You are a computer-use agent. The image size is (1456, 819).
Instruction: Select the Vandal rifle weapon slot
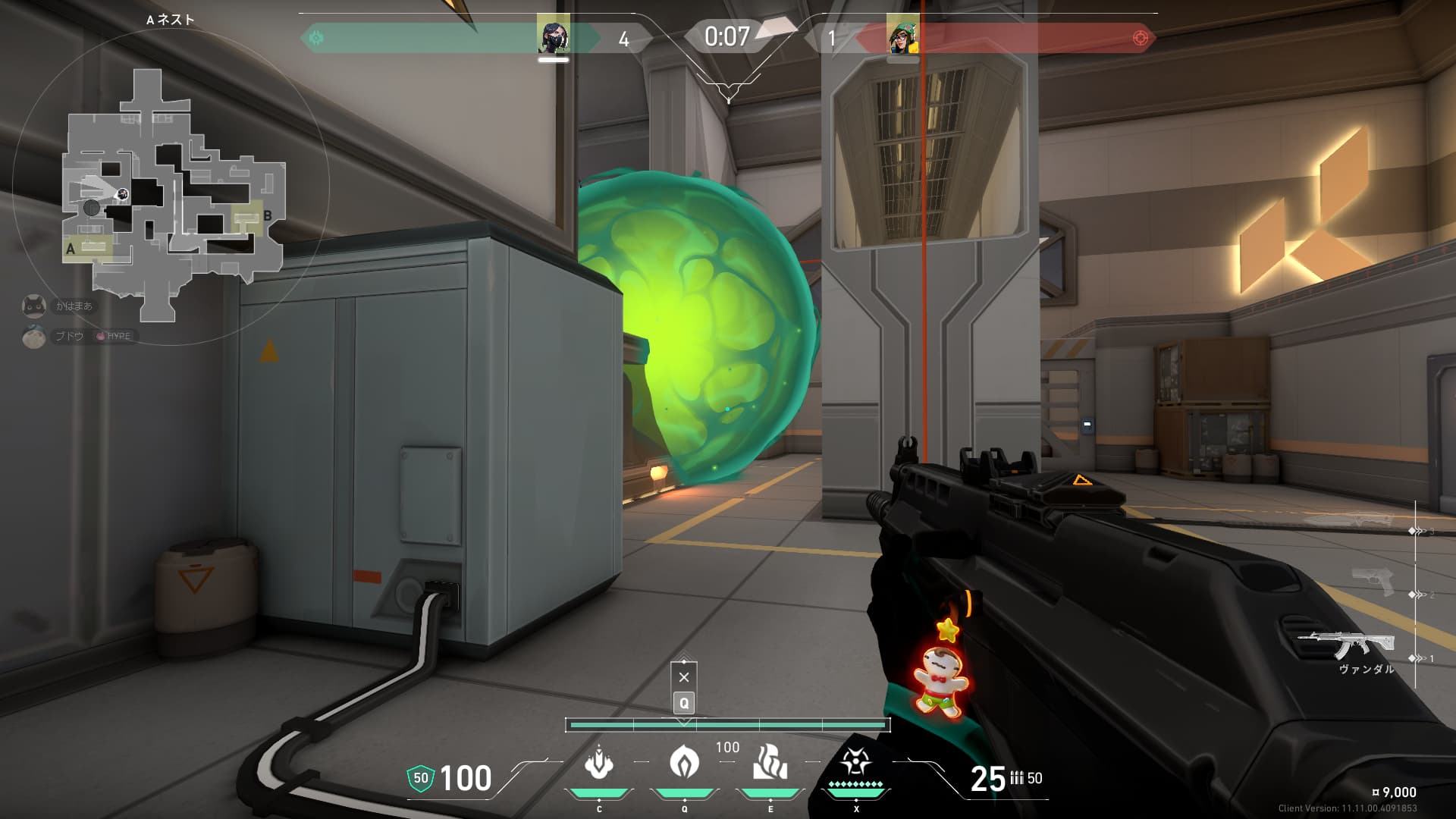1346,647
